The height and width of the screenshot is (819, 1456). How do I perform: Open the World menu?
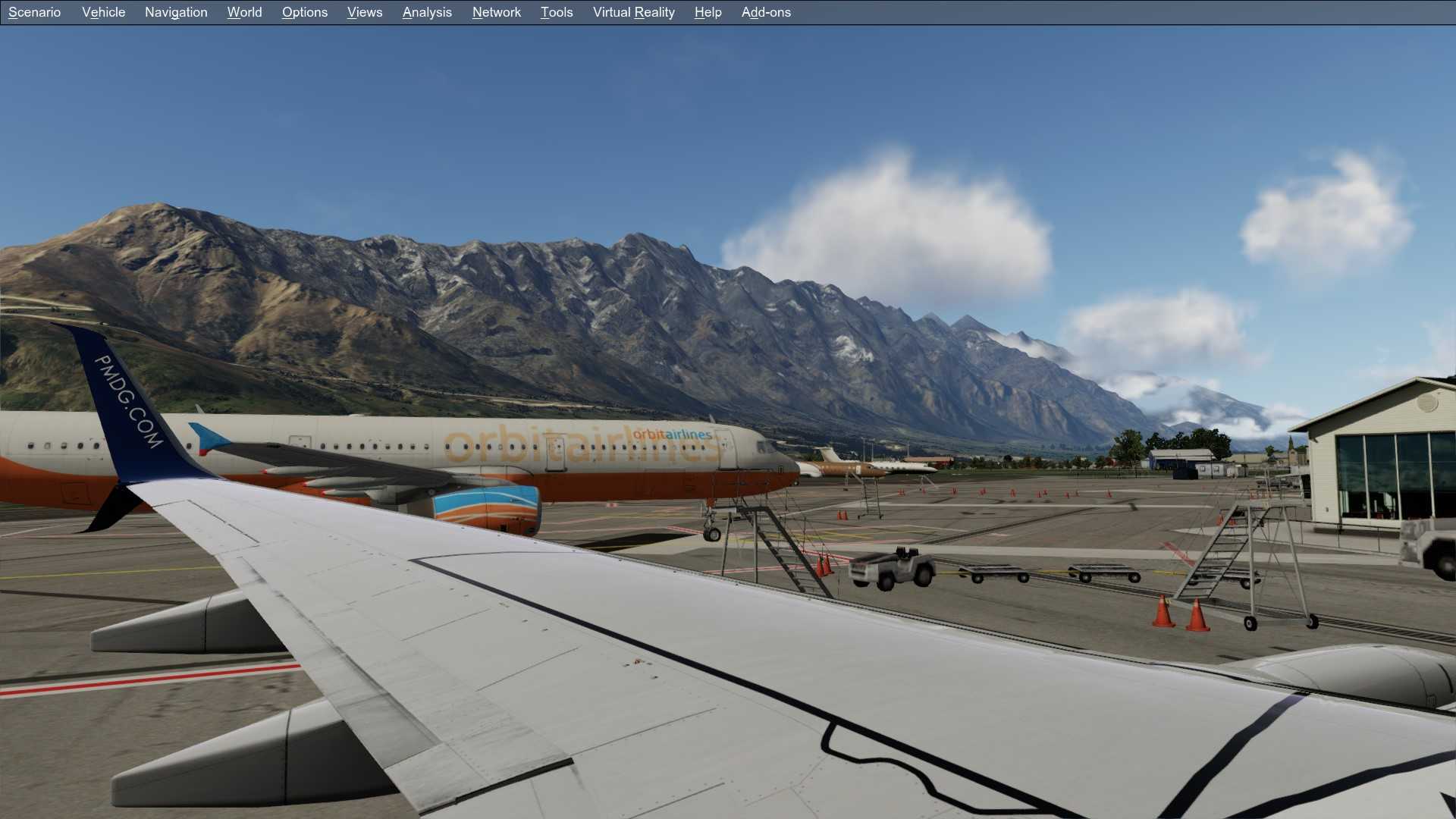pyautogui.click(x=243, y=11)
